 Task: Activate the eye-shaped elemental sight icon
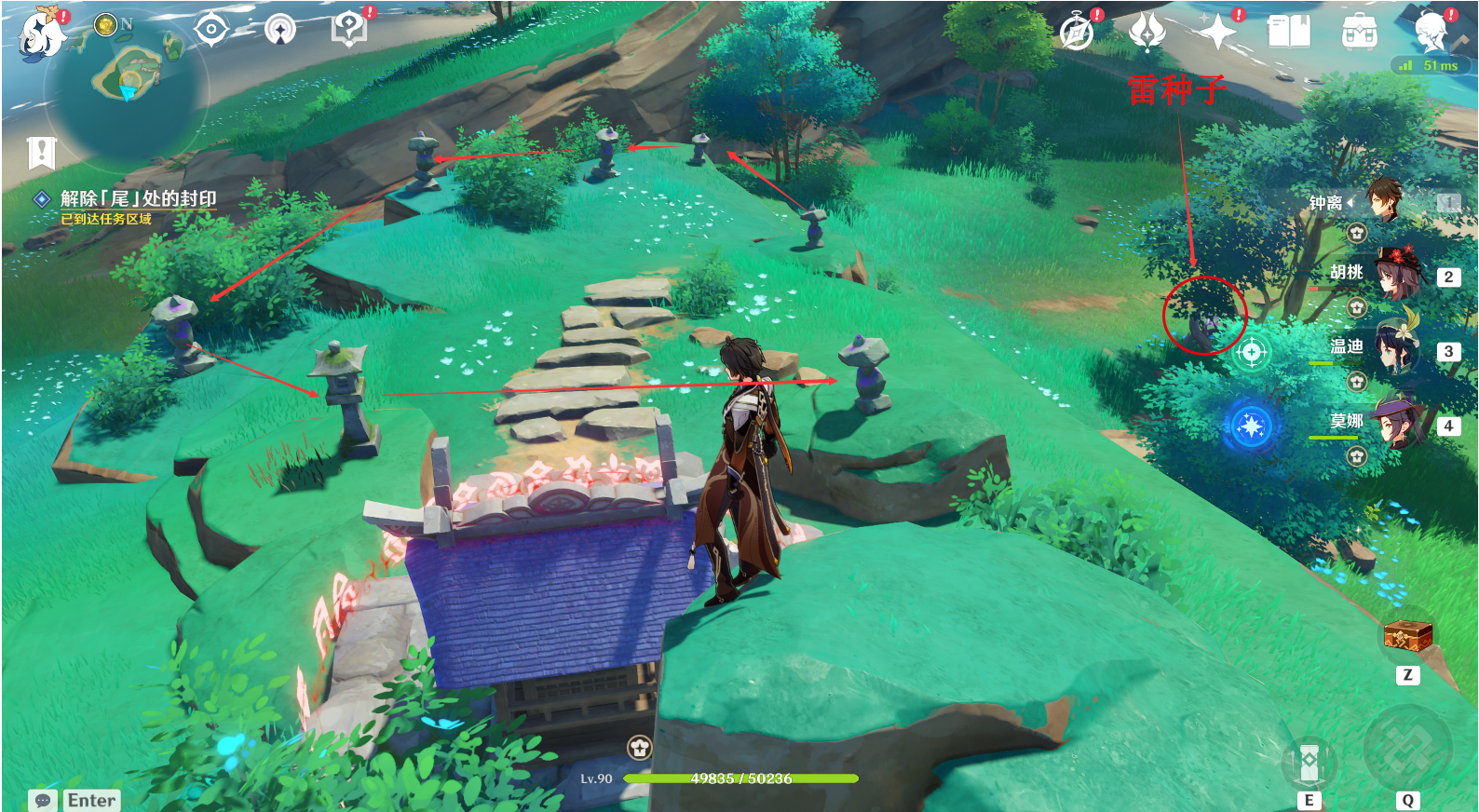click(x=211, y=30)
